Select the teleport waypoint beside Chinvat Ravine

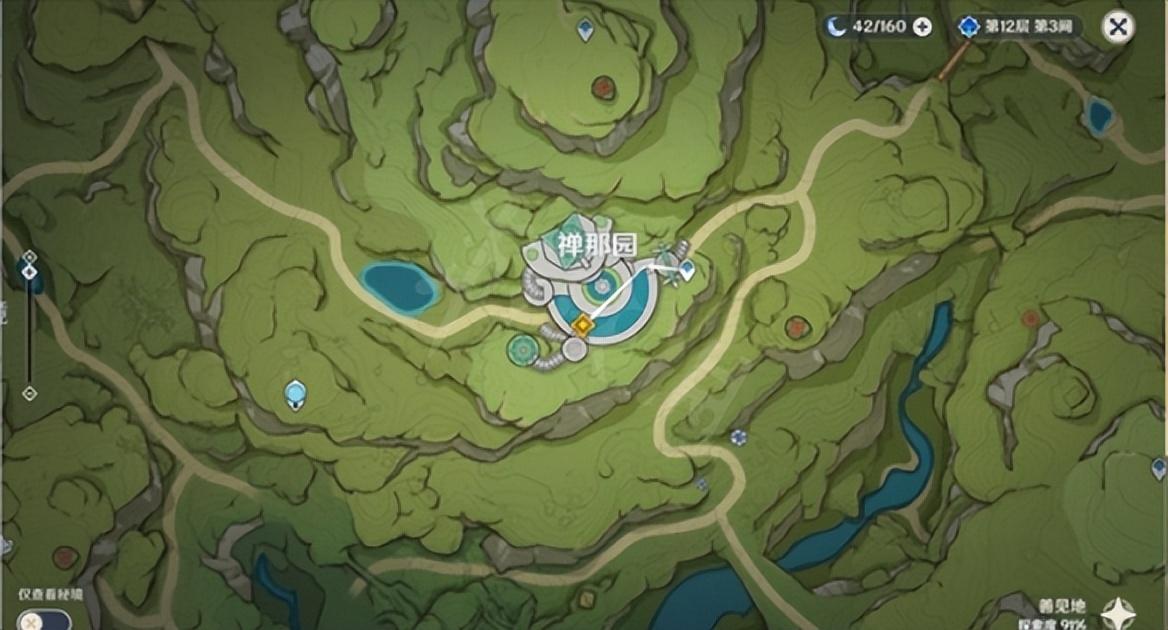click(x=687, y=269)
